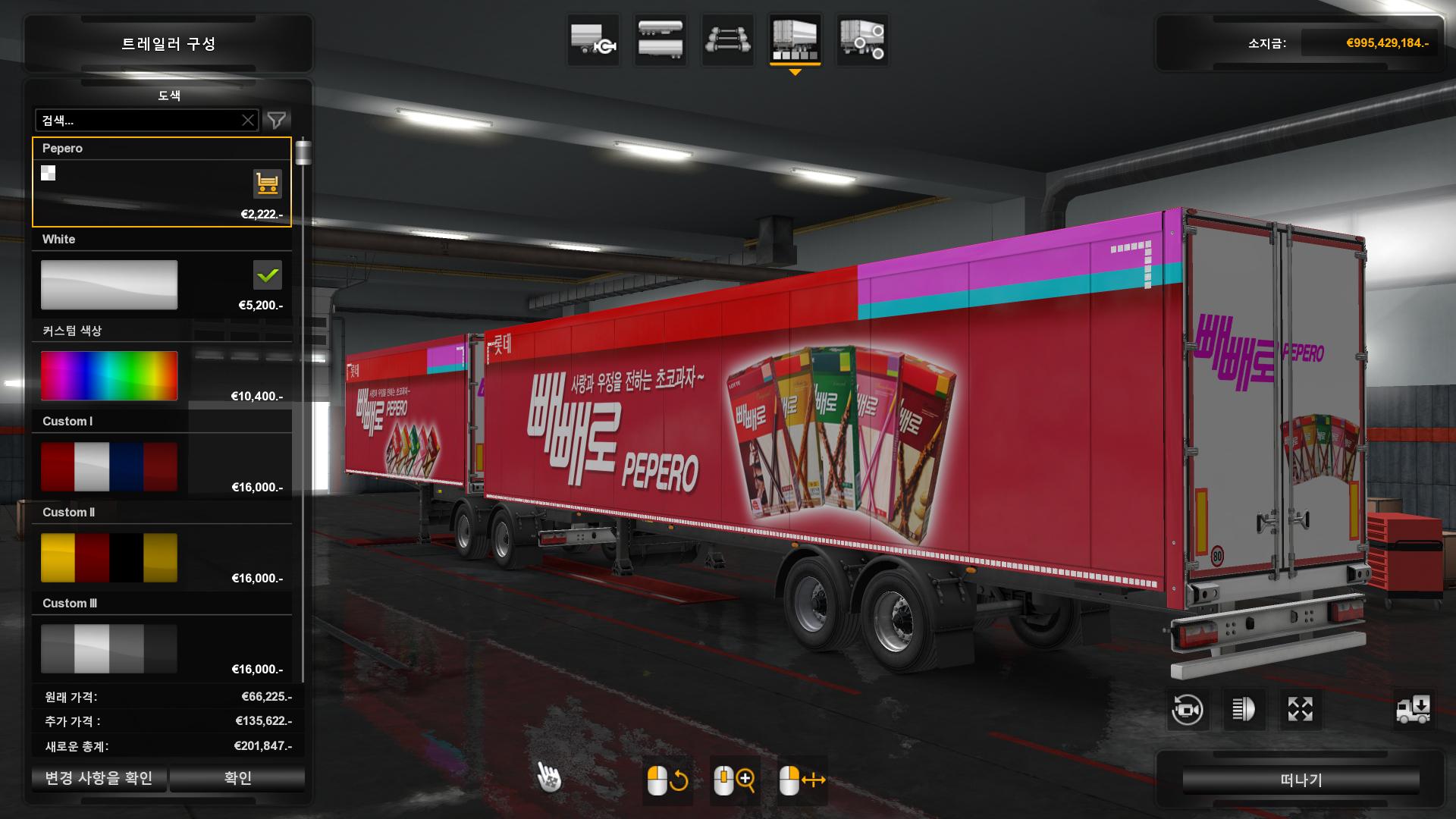This screenshot has width=1456, height=819.
Task: Select the Custom III grey scheme
Action: click(x=109, y=649)
